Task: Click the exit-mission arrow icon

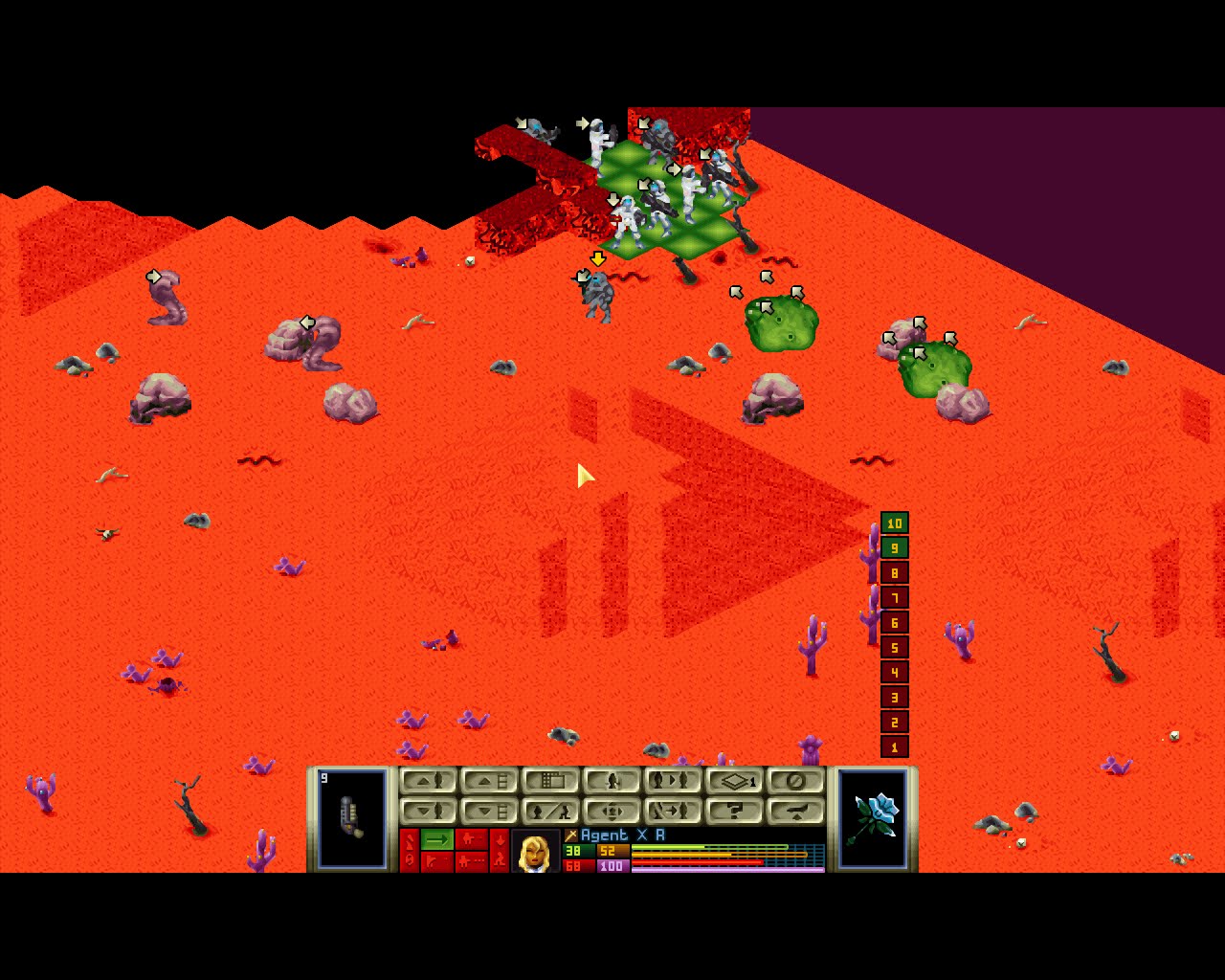Action: pos(797,811)
